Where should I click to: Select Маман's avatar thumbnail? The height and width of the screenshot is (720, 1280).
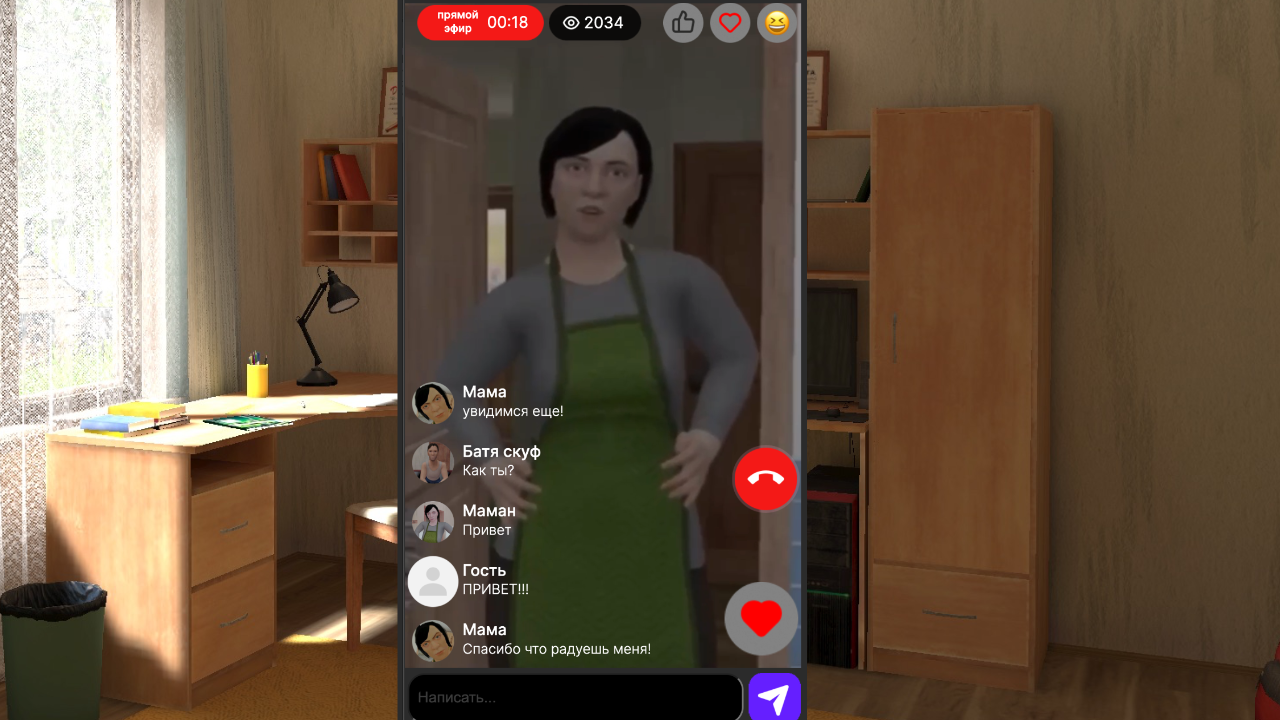coord(433,522)
